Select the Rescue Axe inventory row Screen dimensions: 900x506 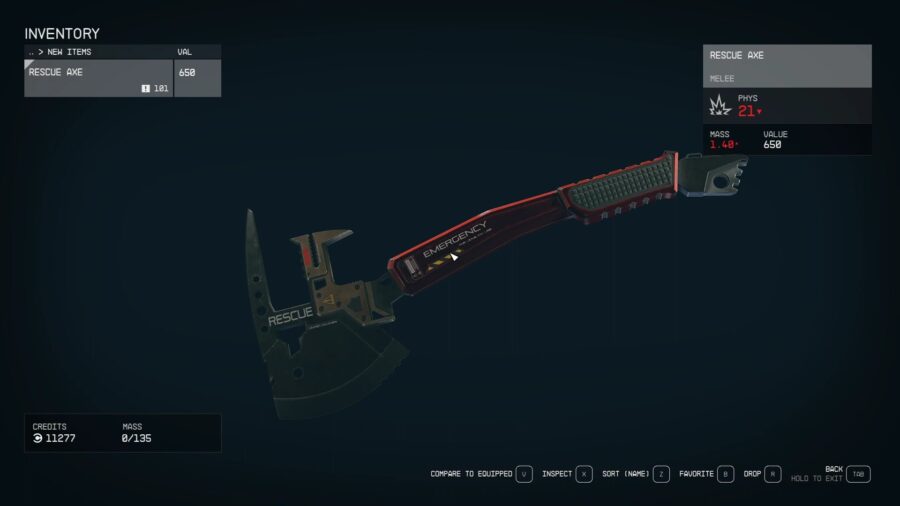coord(98,79)
